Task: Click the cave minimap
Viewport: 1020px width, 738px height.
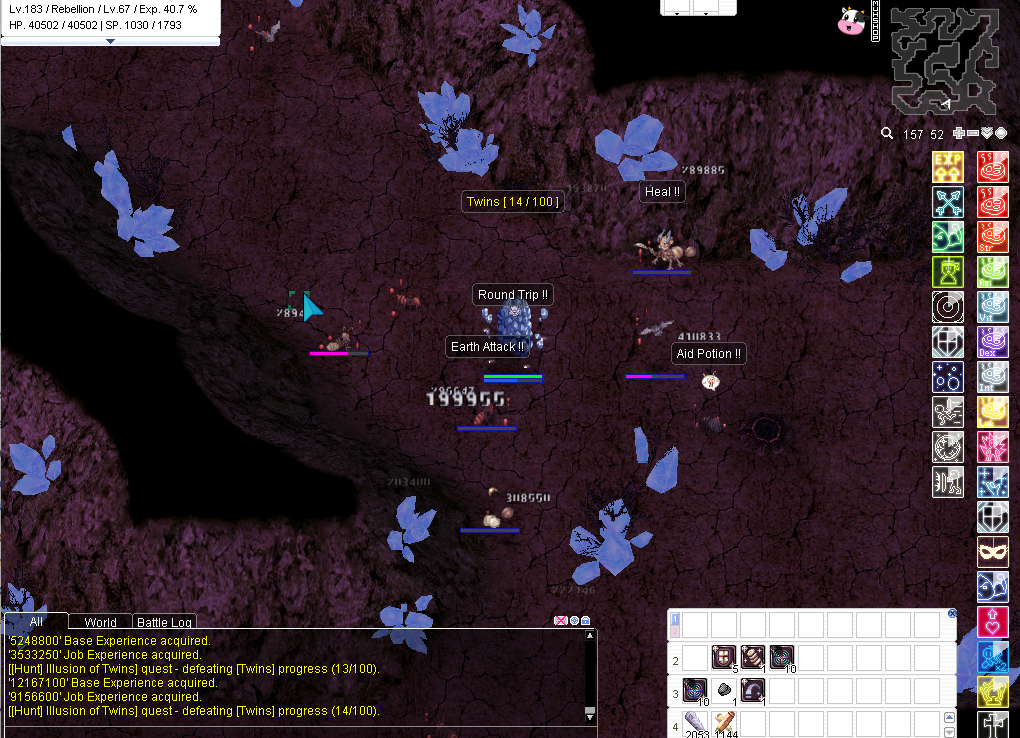Action: tap(944, 60)
